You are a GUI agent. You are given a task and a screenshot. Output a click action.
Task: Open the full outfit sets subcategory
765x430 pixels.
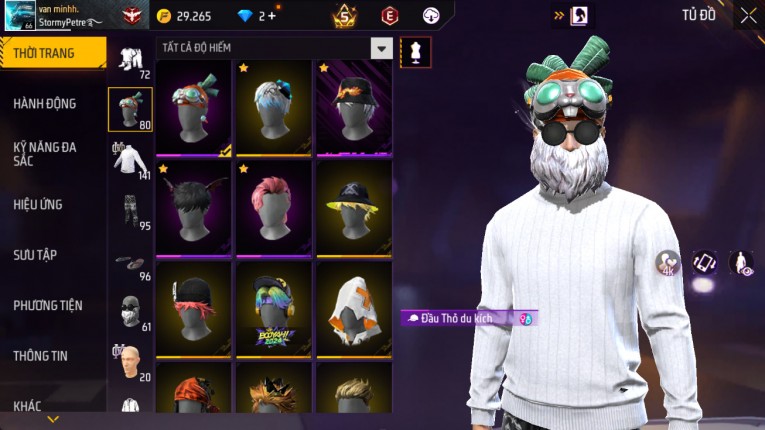130,58
